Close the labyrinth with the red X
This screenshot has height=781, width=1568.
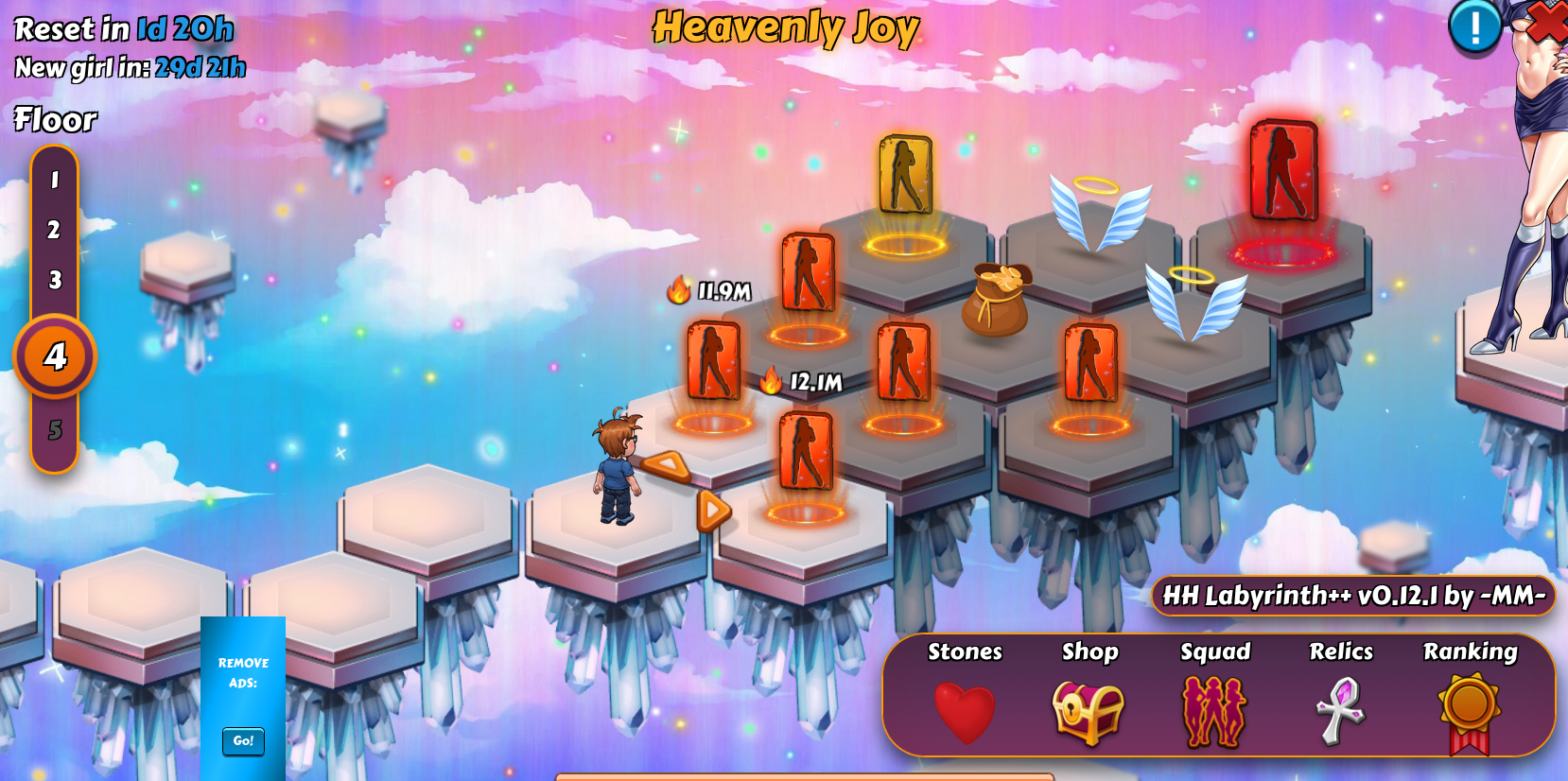1548,21
